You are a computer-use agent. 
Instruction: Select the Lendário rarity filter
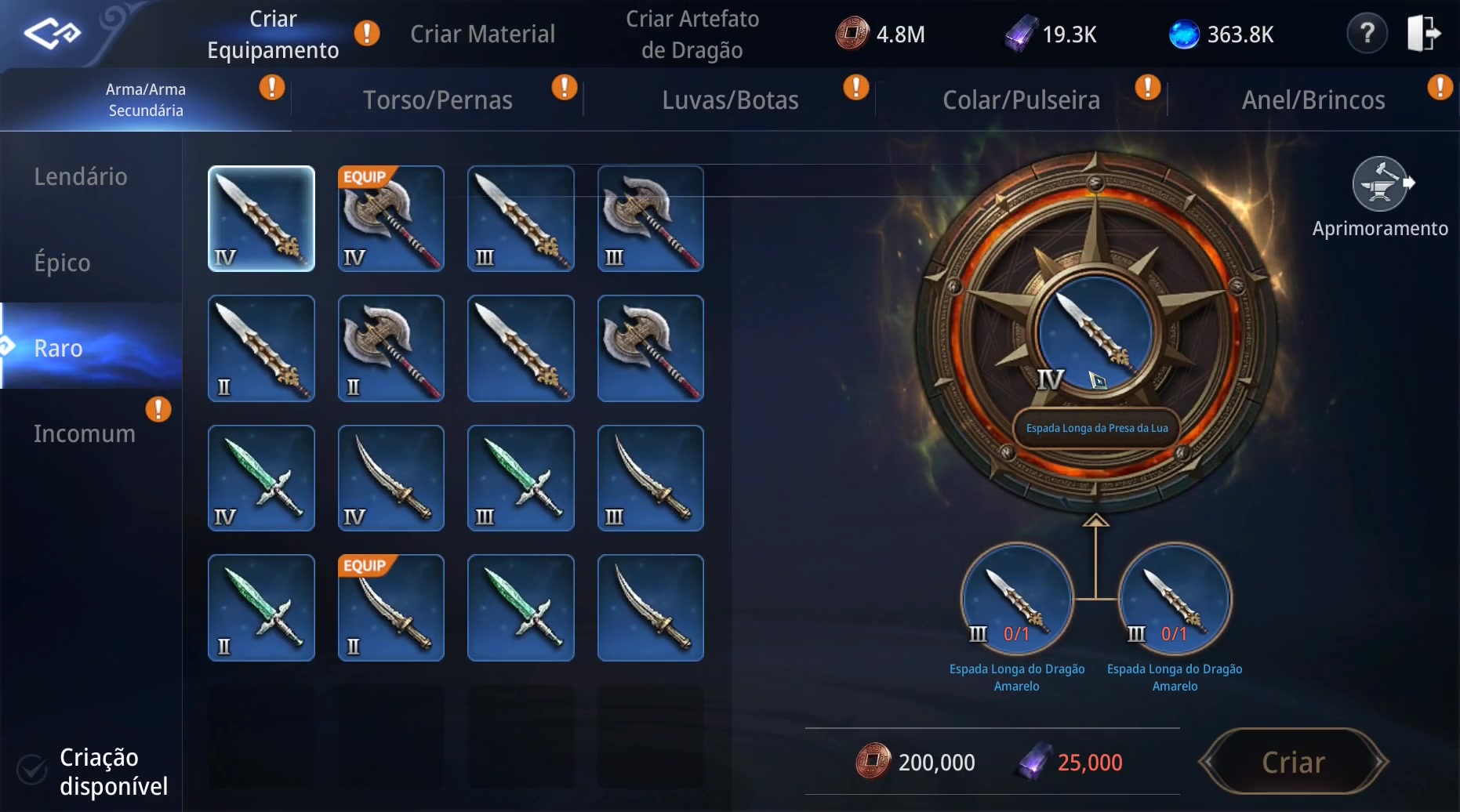(81, 176)
